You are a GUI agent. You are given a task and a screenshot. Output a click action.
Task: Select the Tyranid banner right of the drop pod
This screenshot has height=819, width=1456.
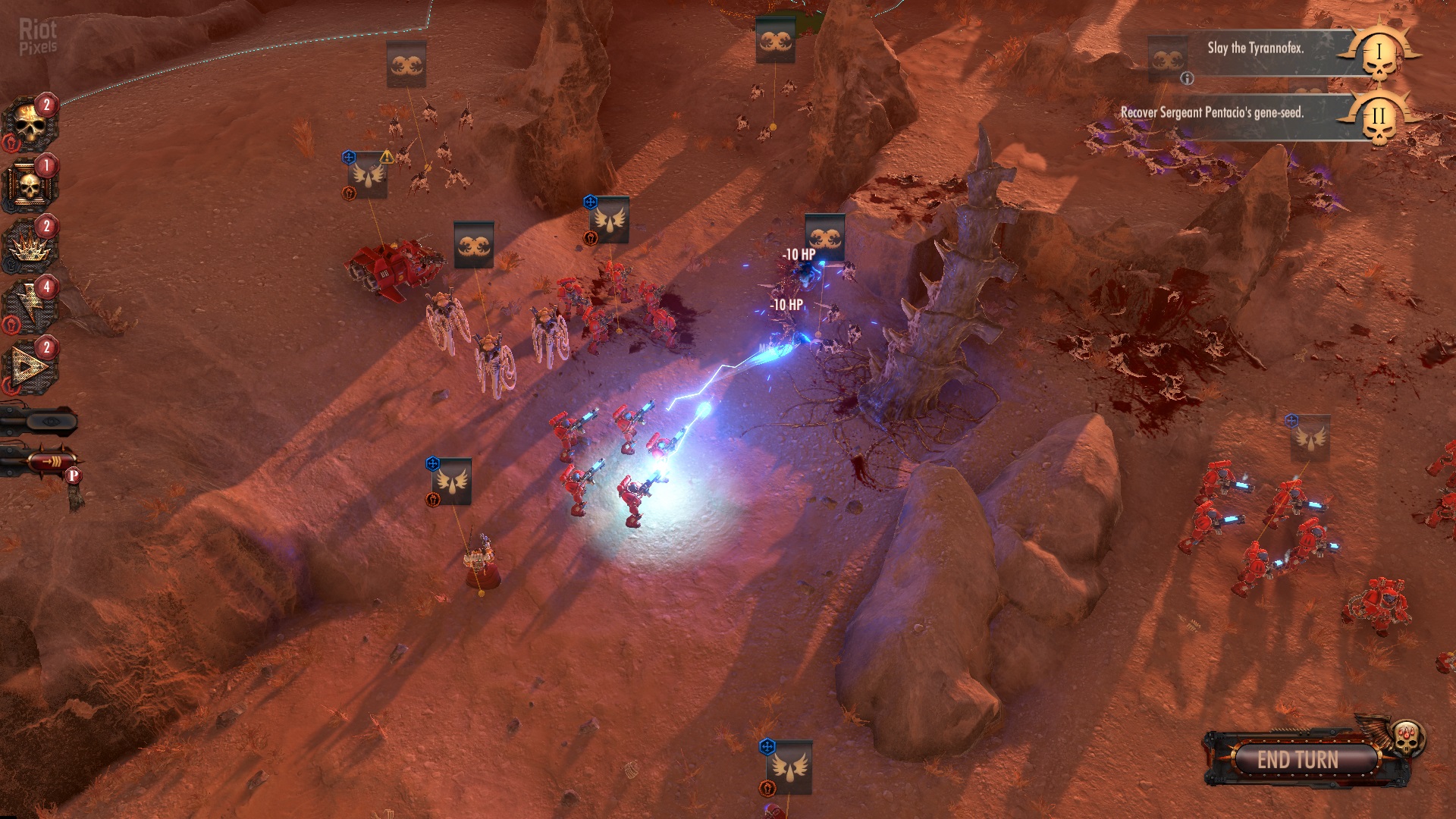[x=474, y=245]
